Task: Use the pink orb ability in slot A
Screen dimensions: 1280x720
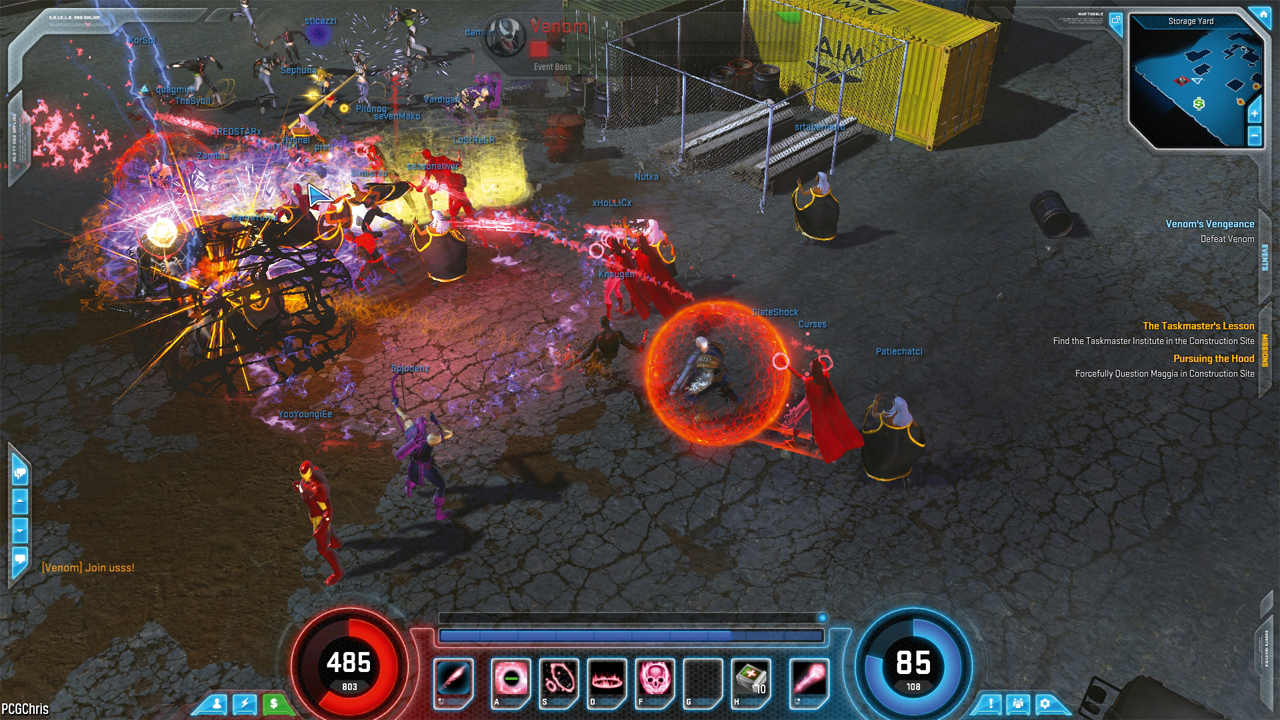Action: click(x=511, y=679)
